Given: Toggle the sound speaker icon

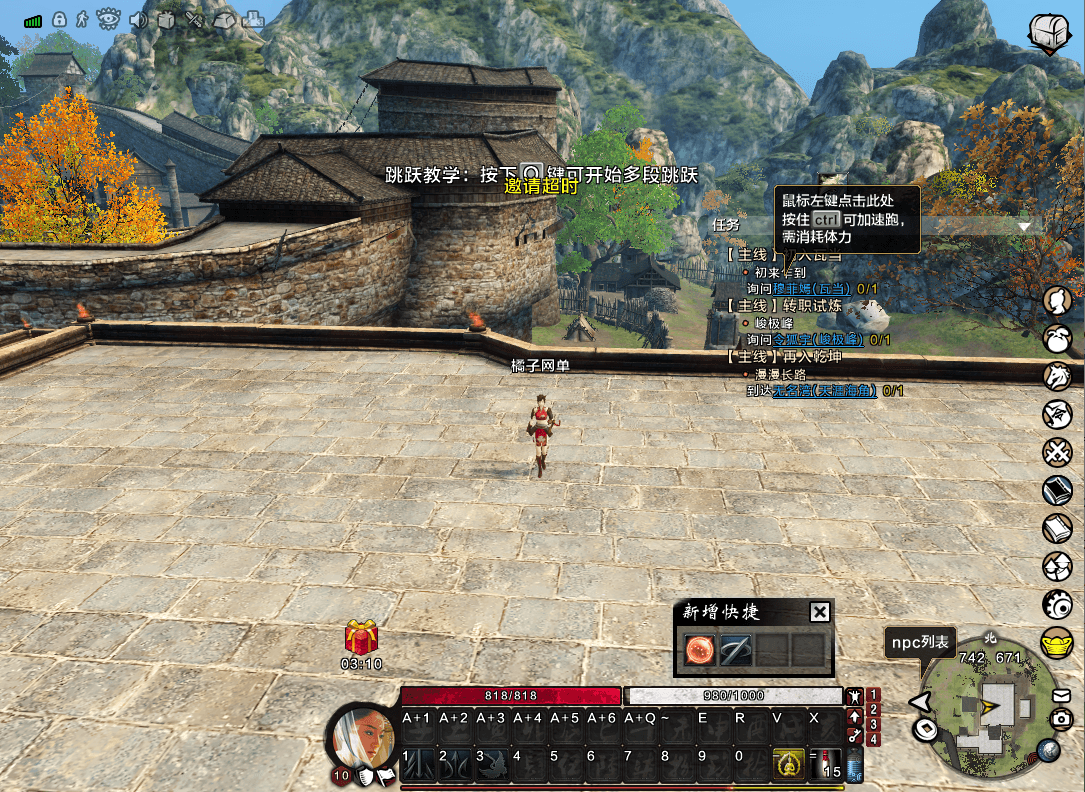Looking at the screenshot, I should tap(138, 20).
